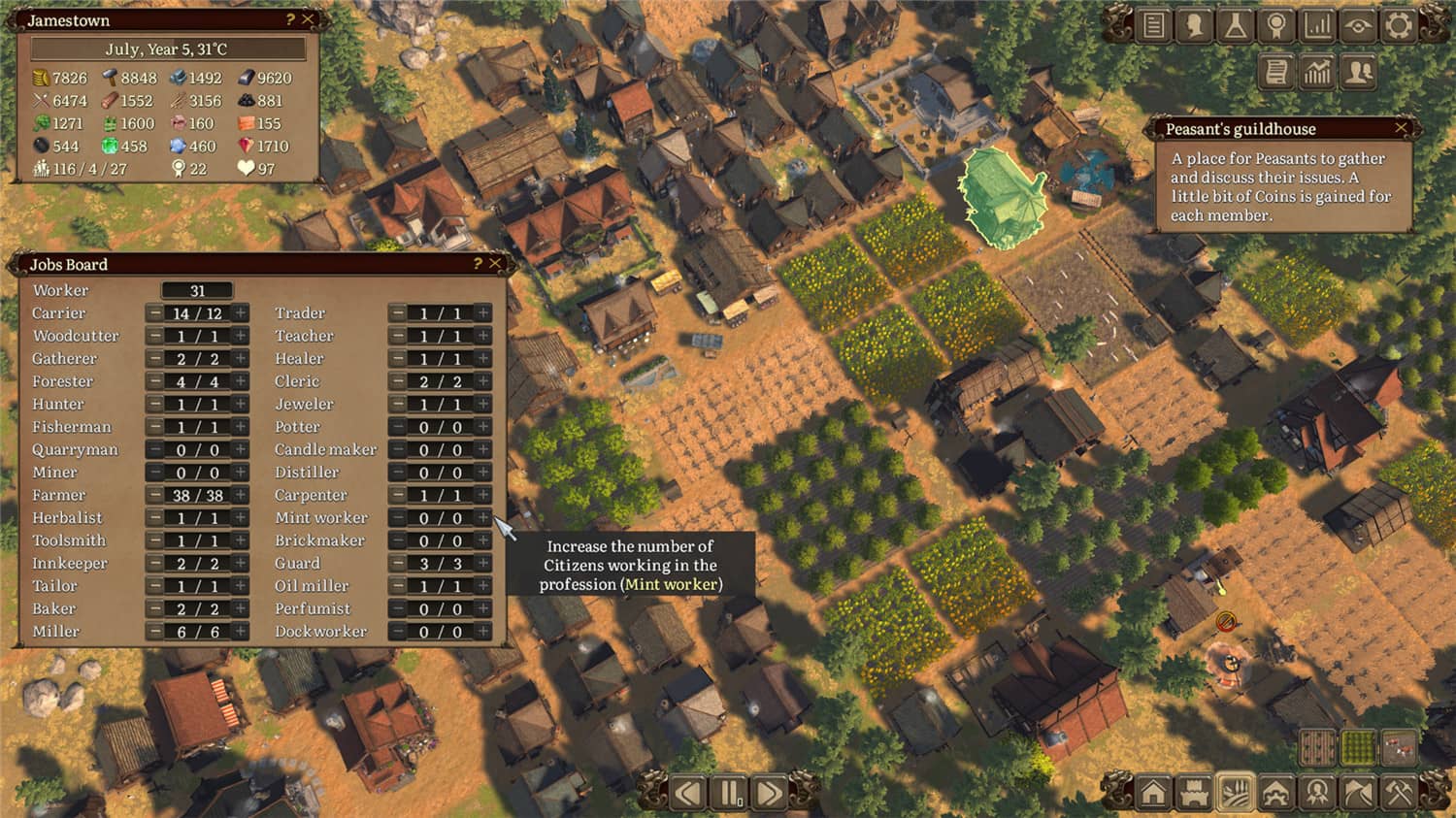The image size is (1456, 818).
Task: Select the forestry axe build category icon
Action: (x=1358, y=793)
